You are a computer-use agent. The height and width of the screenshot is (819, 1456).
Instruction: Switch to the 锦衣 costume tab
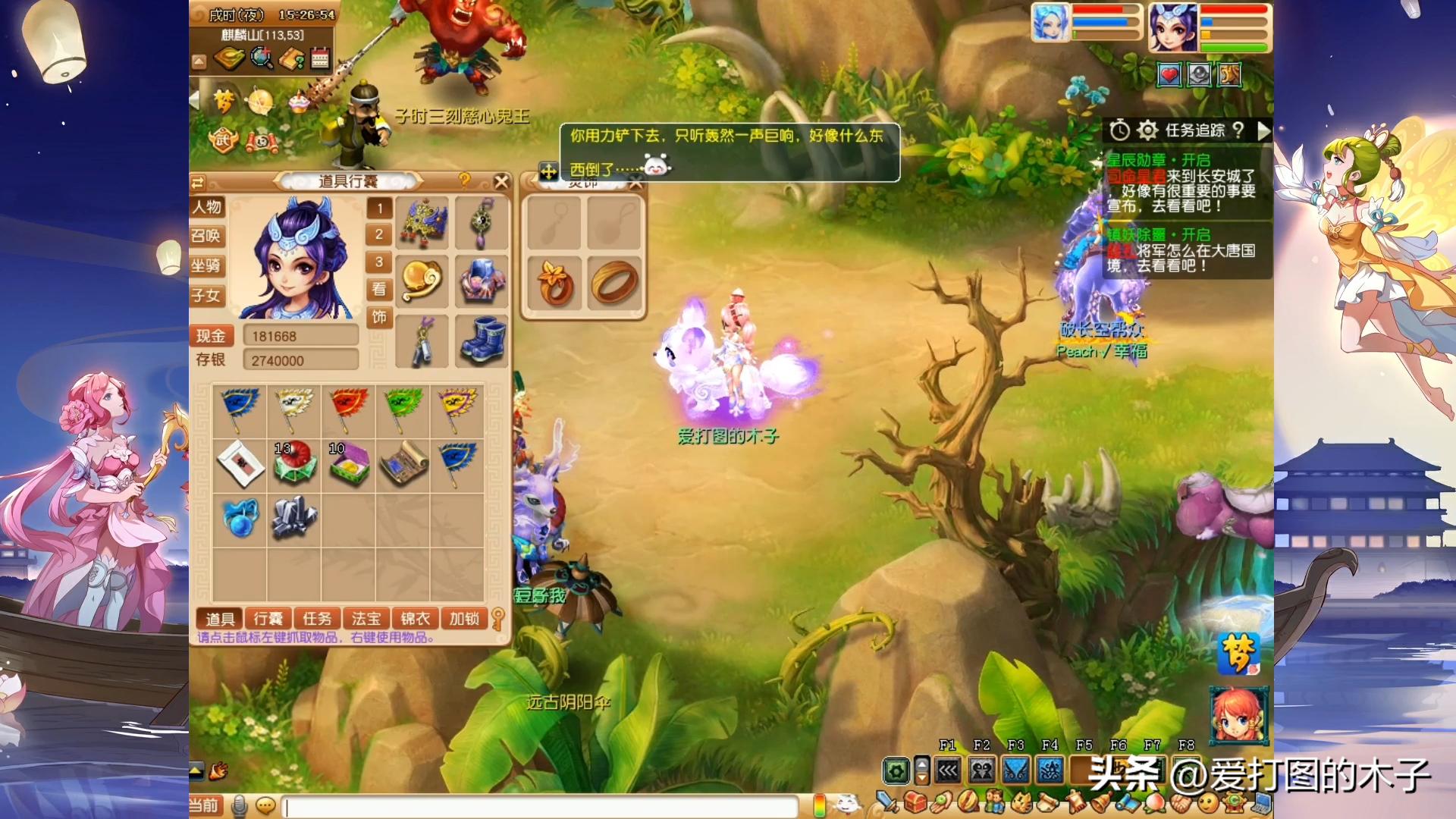(x=415, y=619)
